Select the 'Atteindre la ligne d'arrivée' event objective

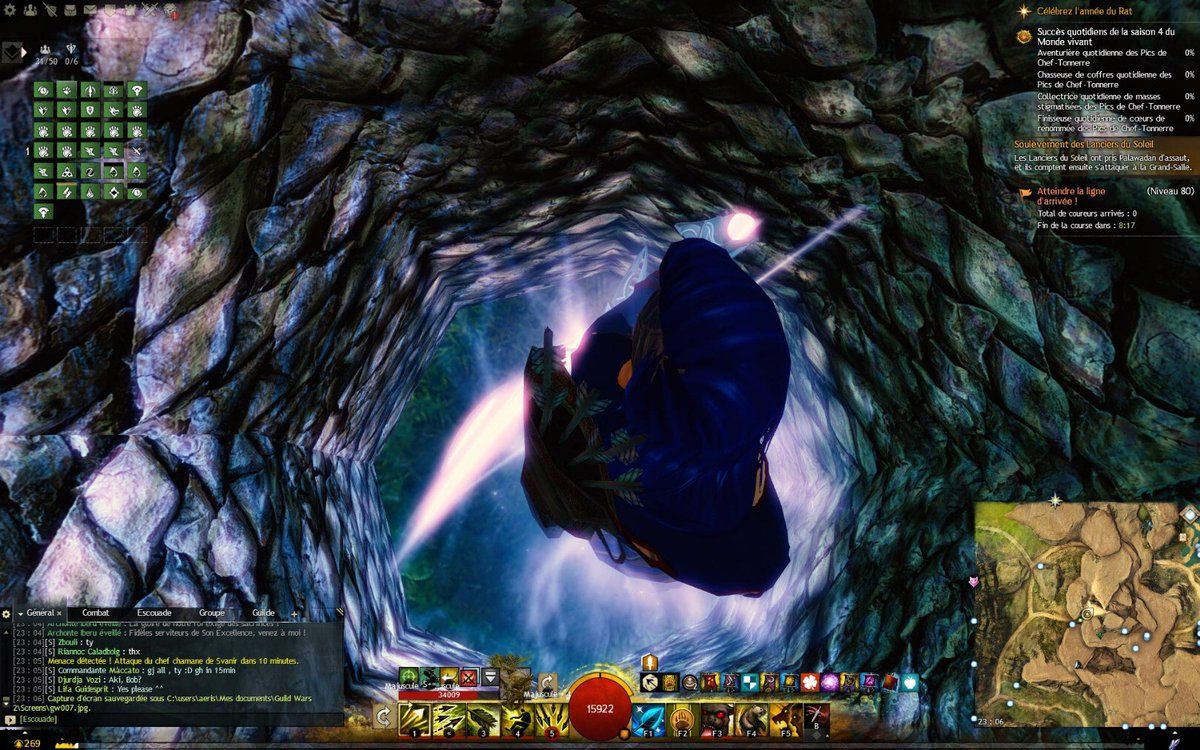point(1072,194)
